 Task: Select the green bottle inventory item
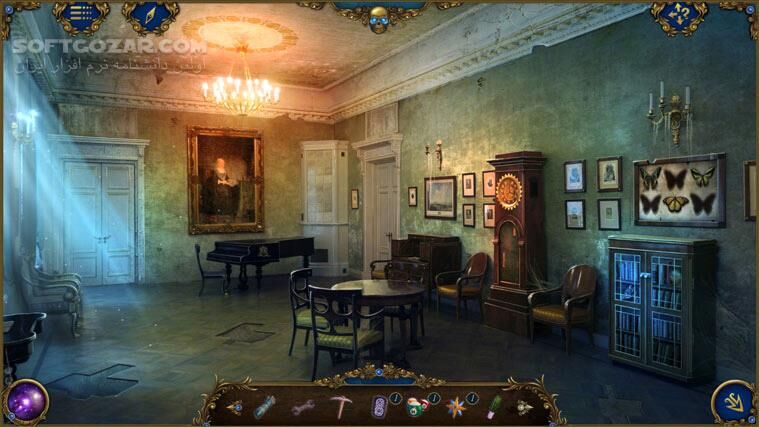493,406
